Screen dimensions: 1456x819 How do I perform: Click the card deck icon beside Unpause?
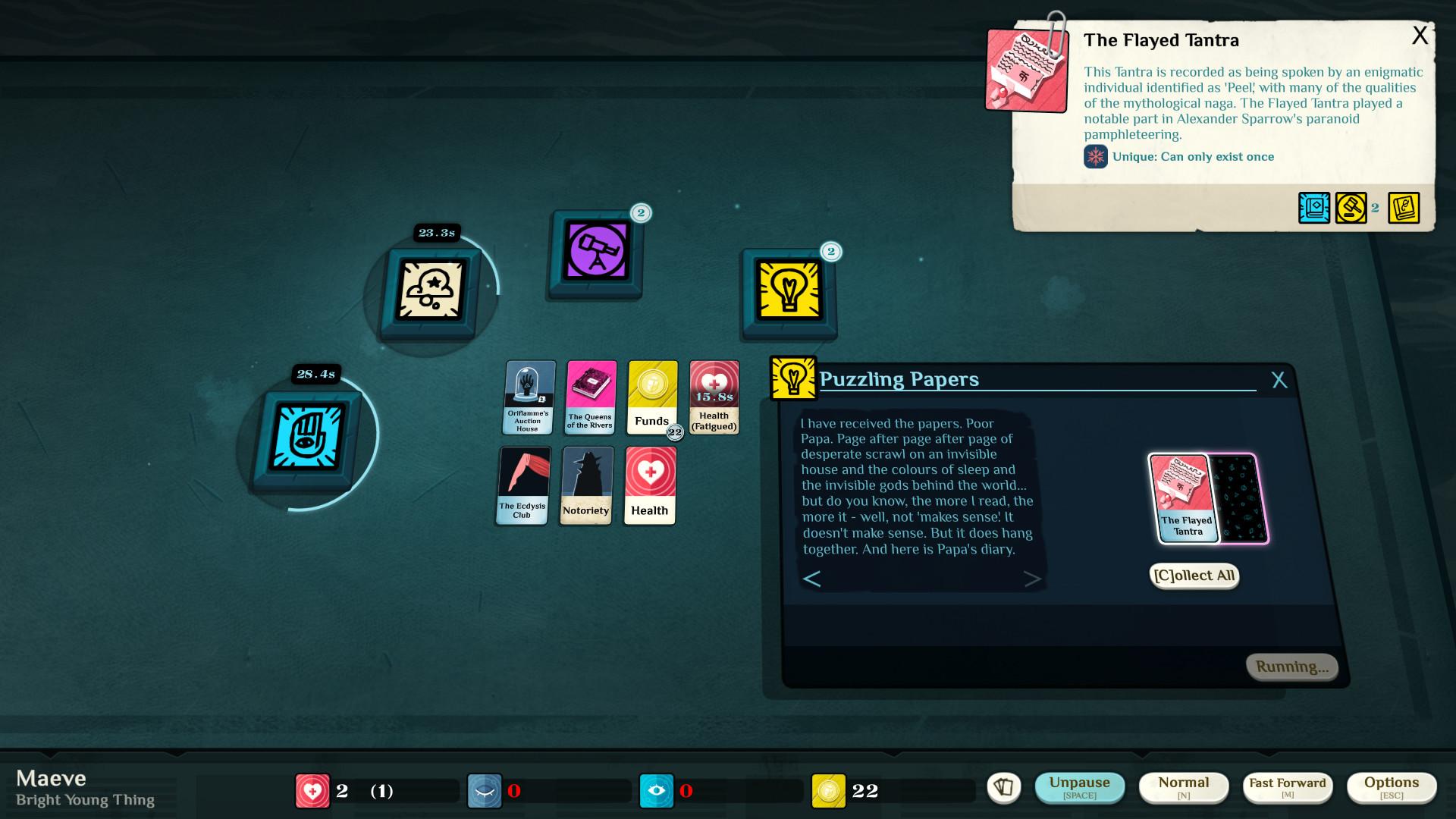pyautogui.click(x=1005, y=787)
